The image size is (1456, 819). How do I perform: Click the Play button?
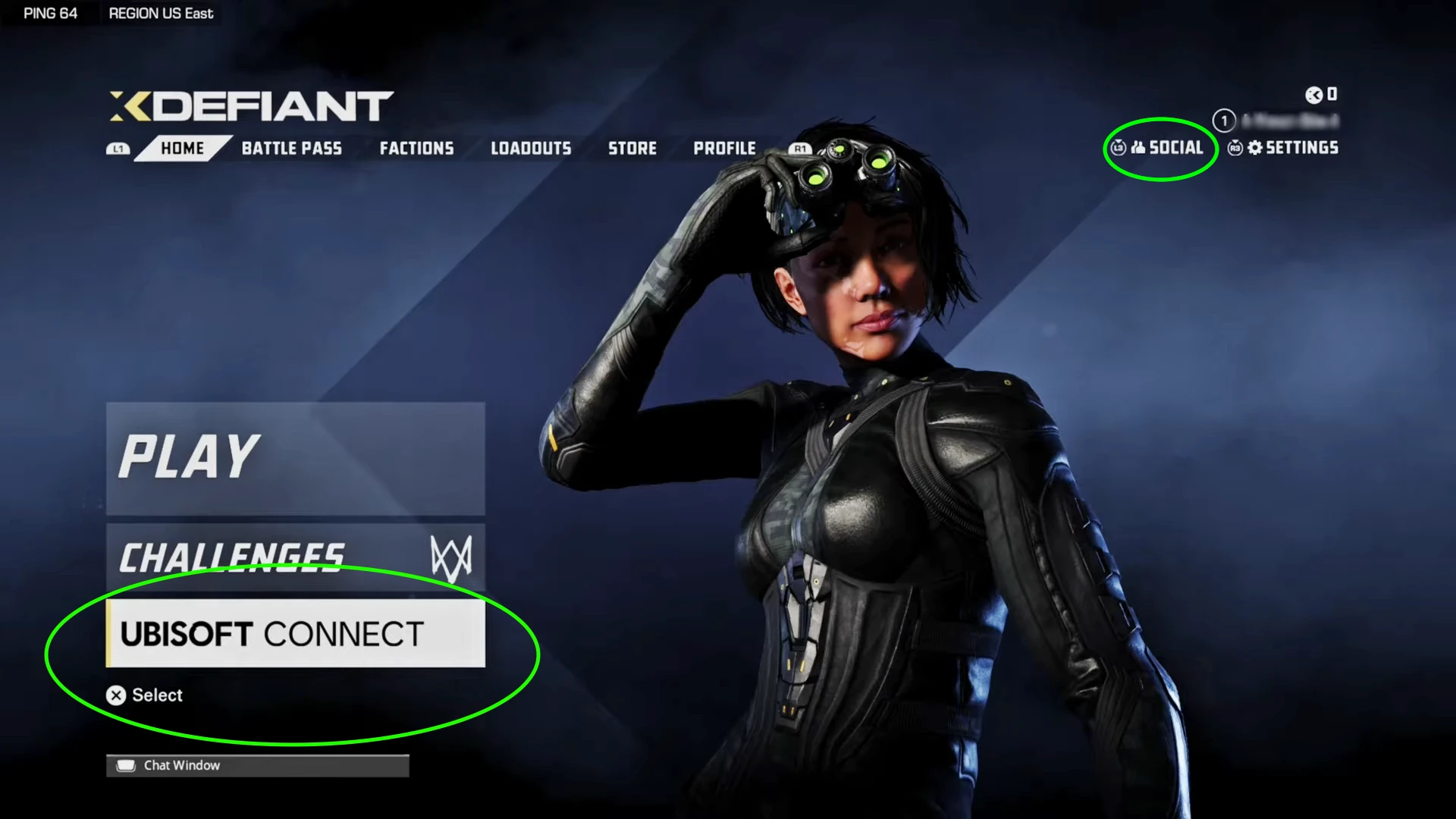point(295,458)
